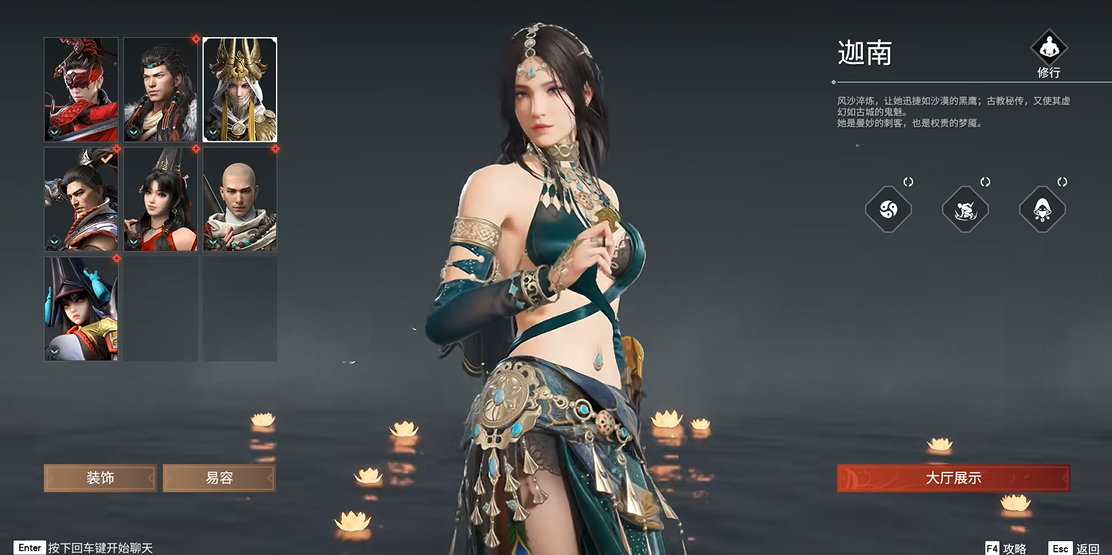1112x555 pixels.
Task: Select the black-hat girl with teal tassels
Action: pyautogui.click(x=81, y=308)
